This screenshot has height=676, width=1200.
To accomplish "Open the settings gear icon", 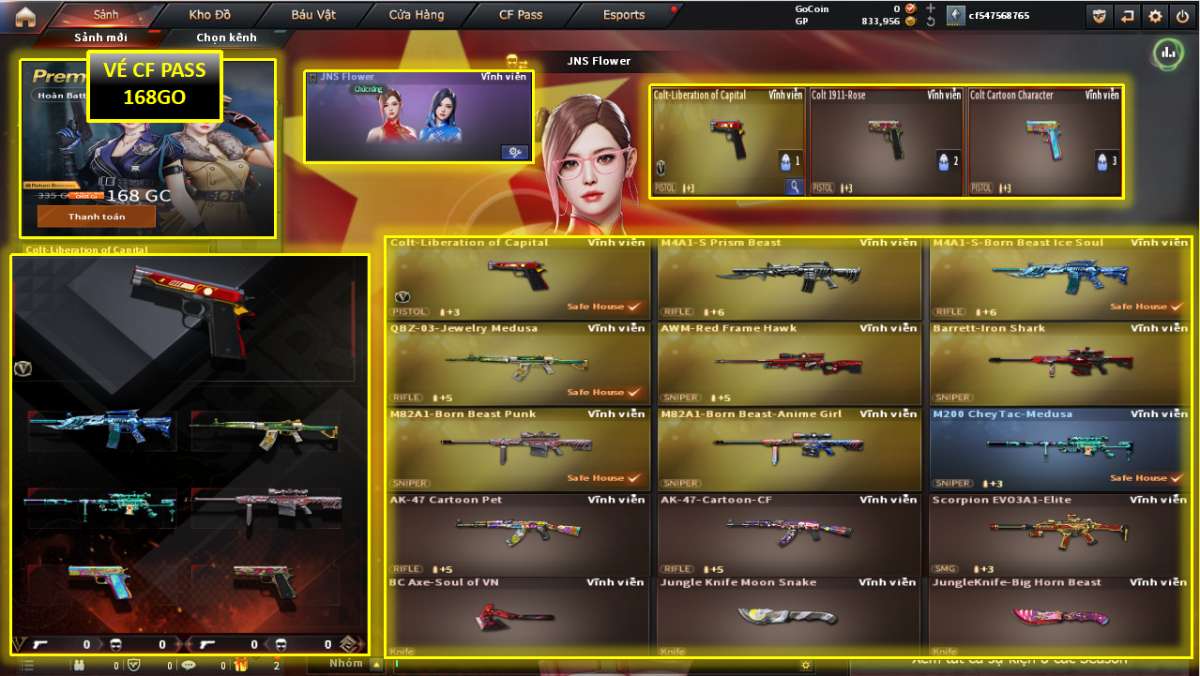I will [x=1155, y=16].
